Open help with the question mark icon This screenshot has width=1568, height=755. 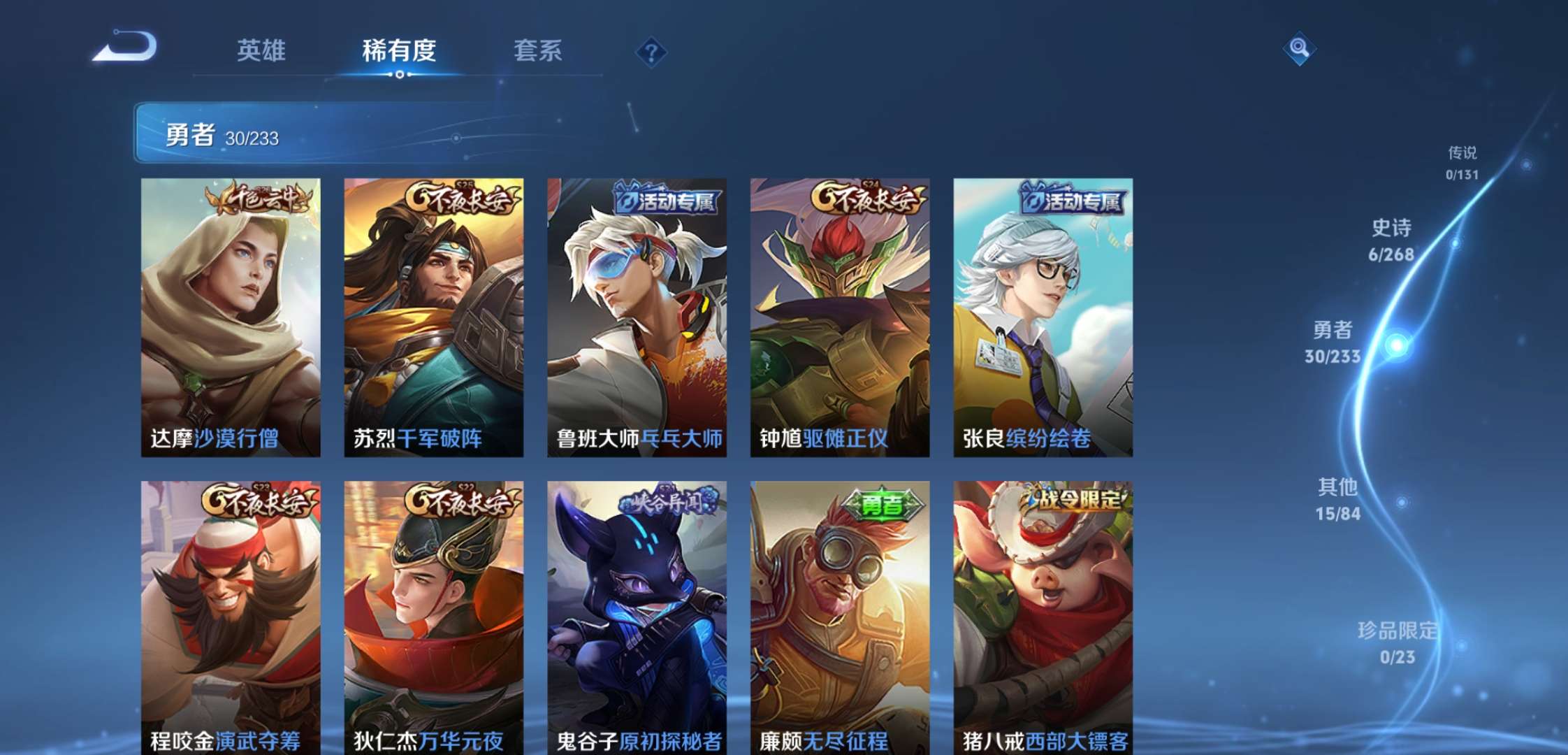(x=651, y=50)
